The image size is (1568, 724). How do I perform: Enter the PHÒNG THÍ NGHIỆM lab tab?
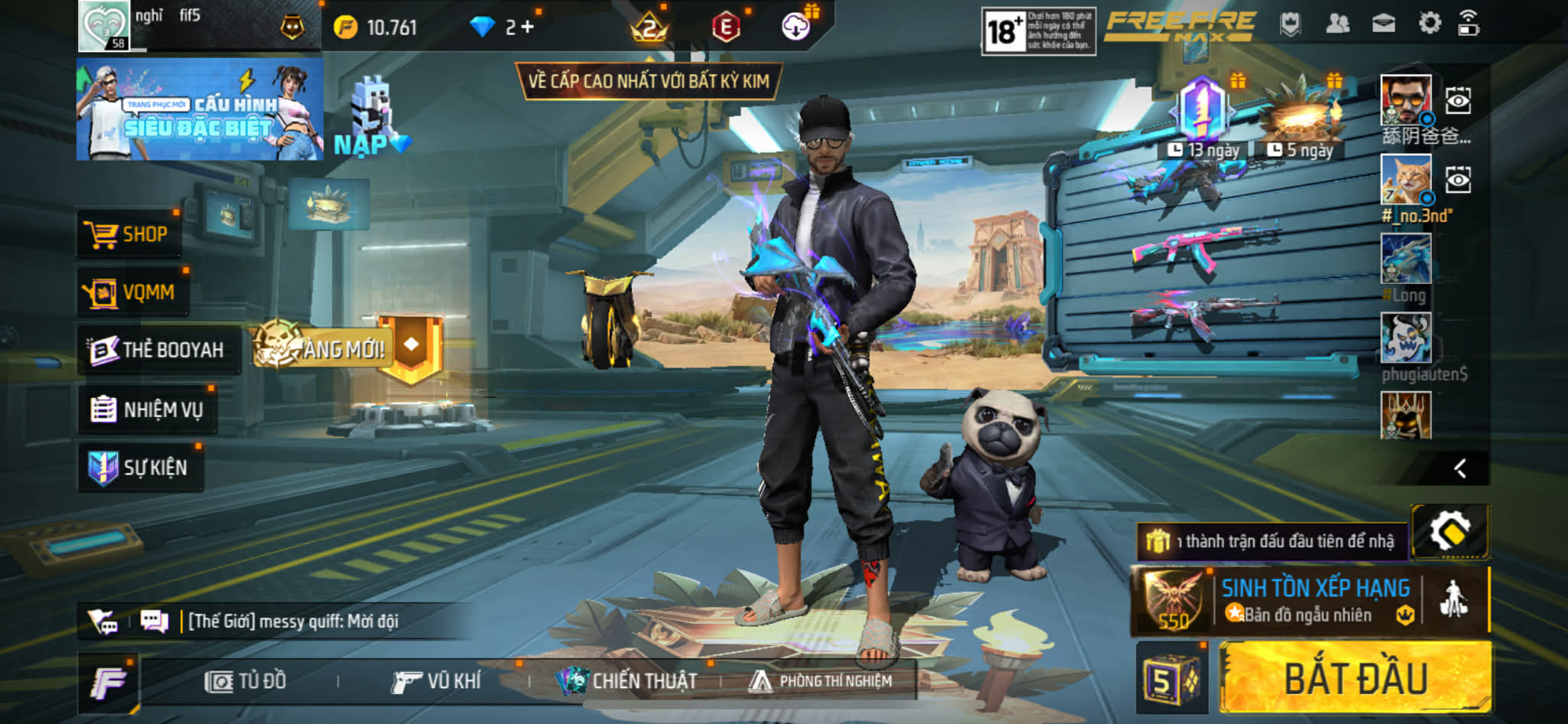[821, 681]
